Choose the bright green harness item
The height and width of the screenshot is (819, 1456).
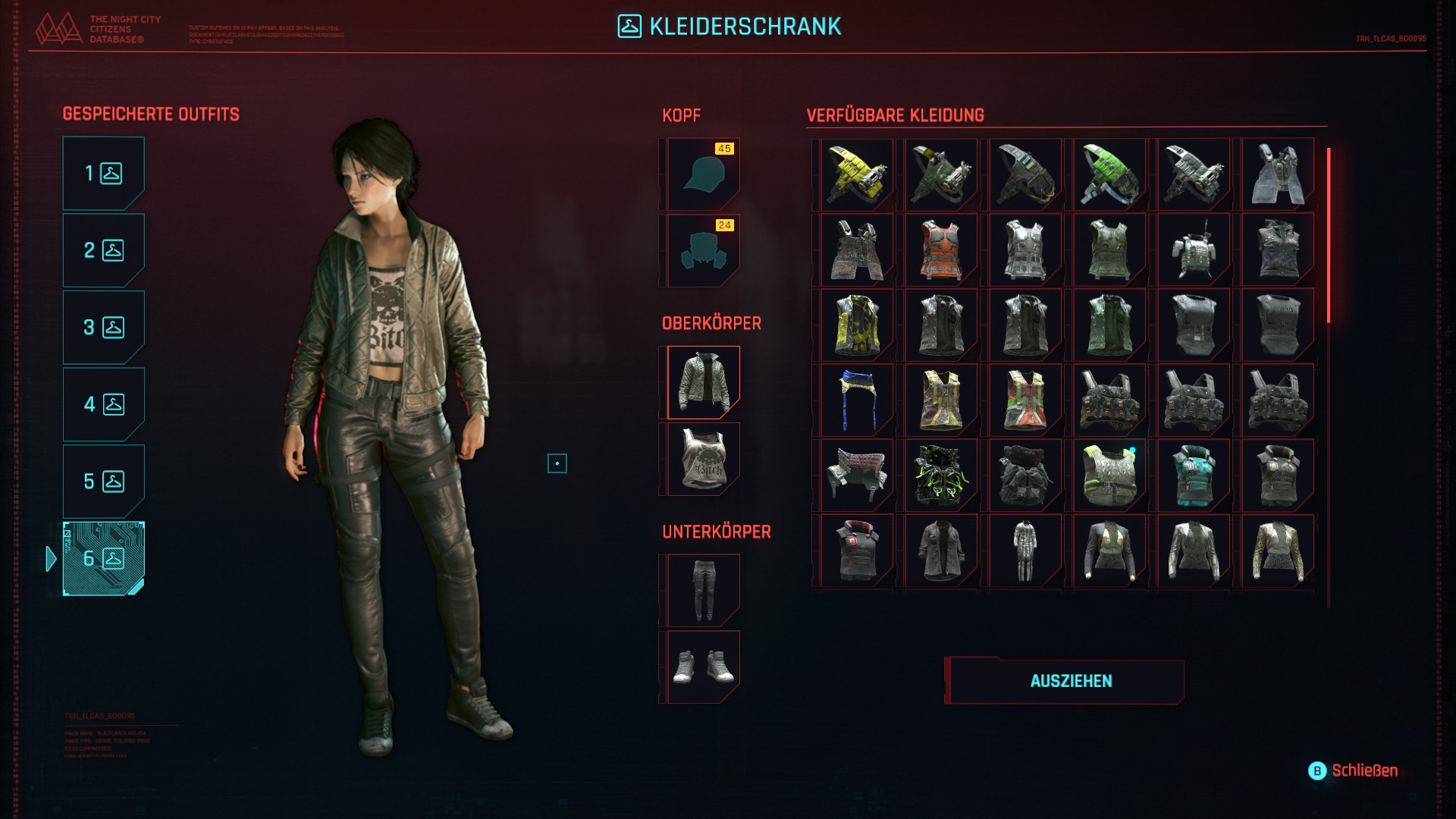coord(1109,174)
